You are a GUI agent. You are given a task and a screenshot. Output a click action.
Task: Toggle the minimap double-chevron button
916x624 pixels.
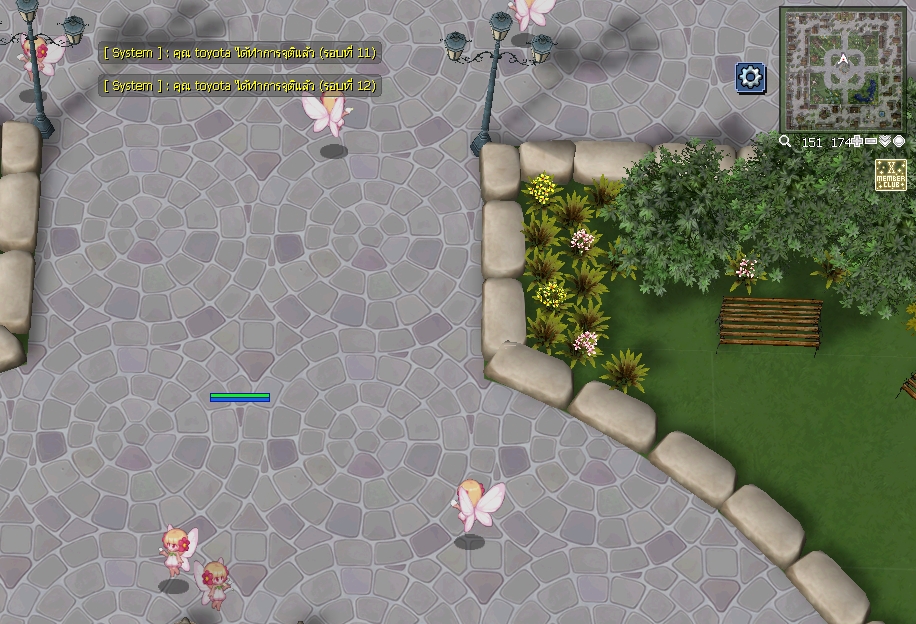(885, 142)
